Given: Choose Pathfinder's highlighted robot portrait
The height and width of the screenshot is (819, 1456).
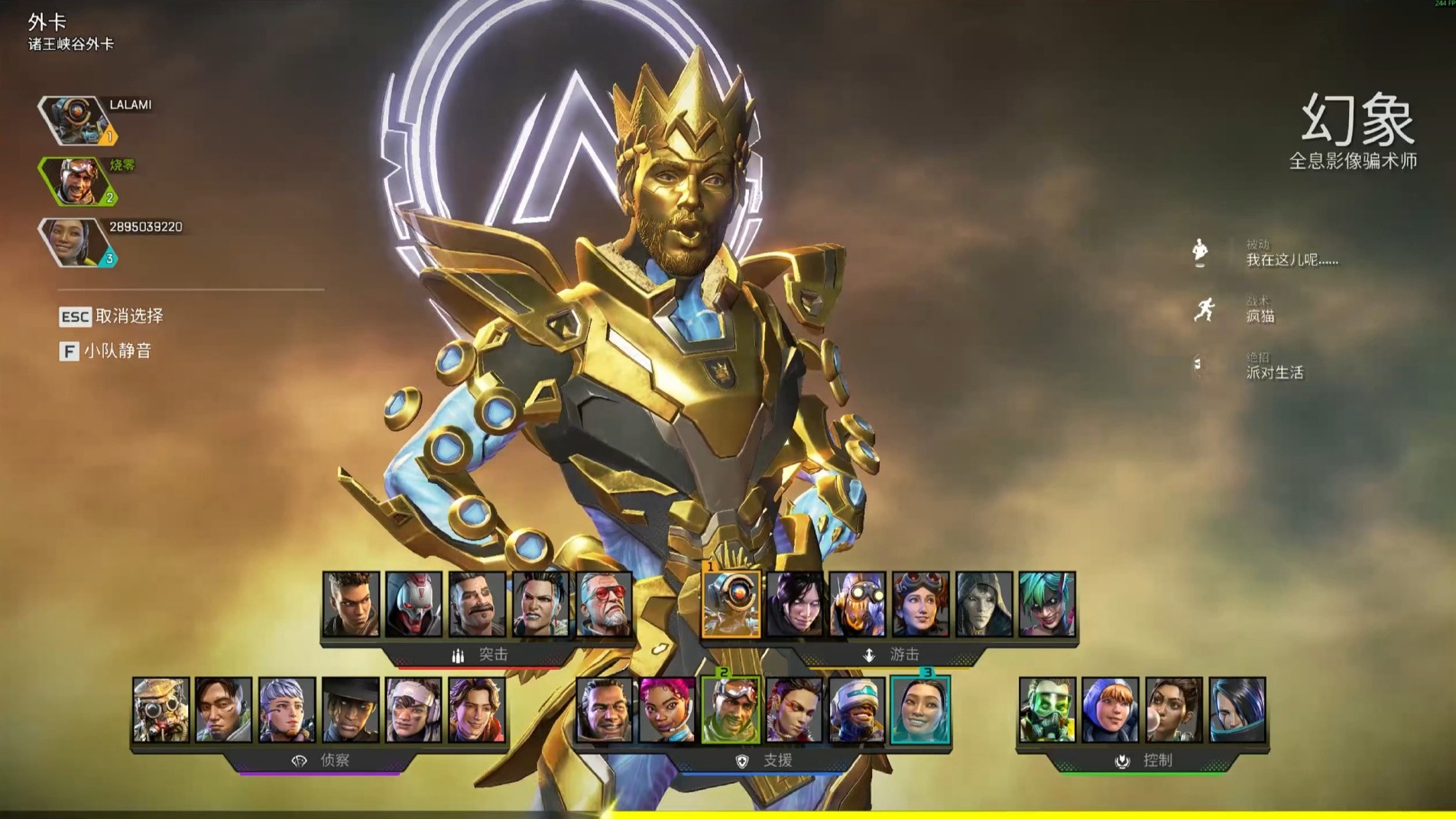Looking at the screenshot, I should coord(731,604).
